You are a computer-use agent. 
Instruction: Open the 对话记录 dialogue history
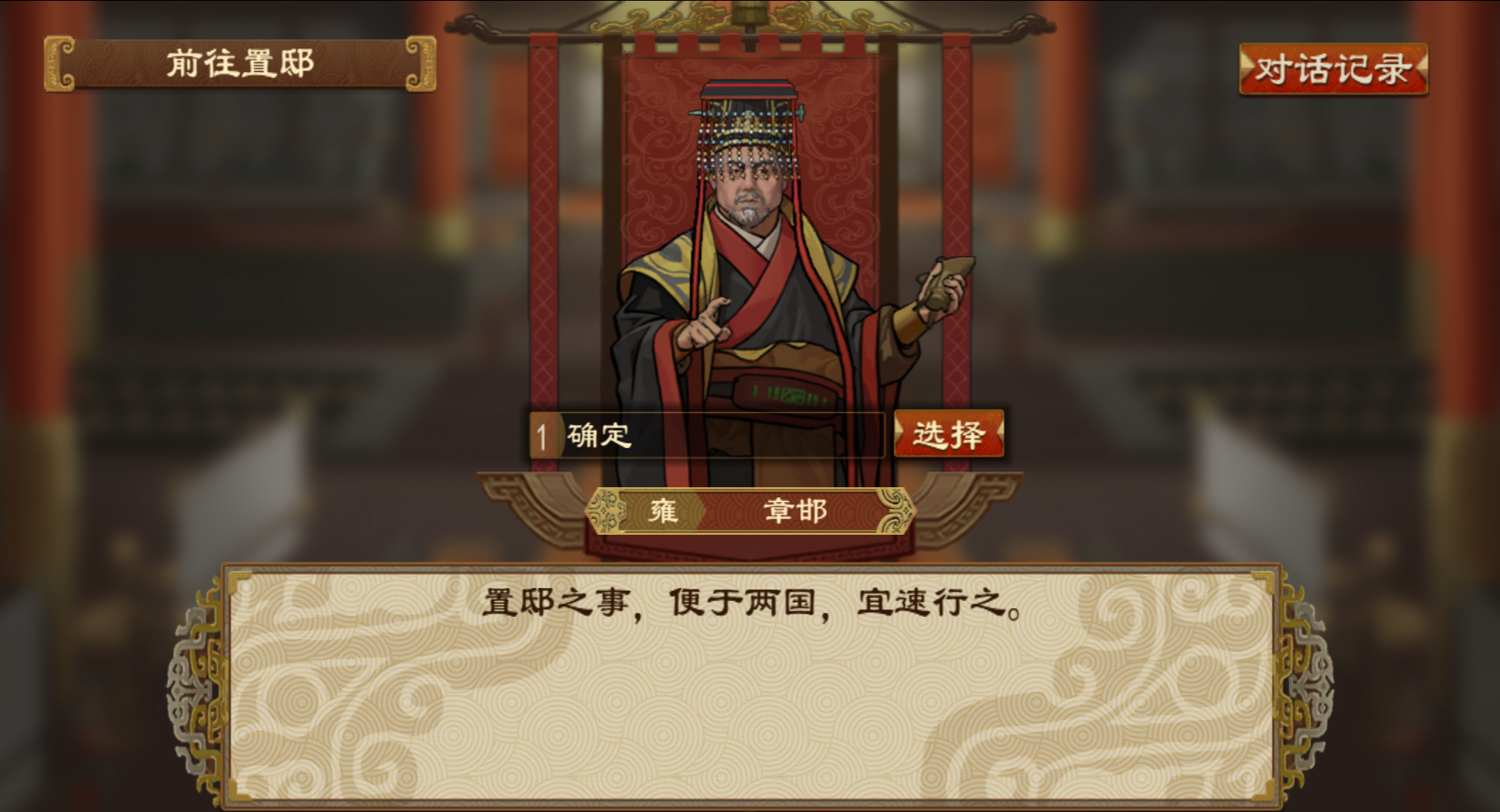coord(1332,69)
